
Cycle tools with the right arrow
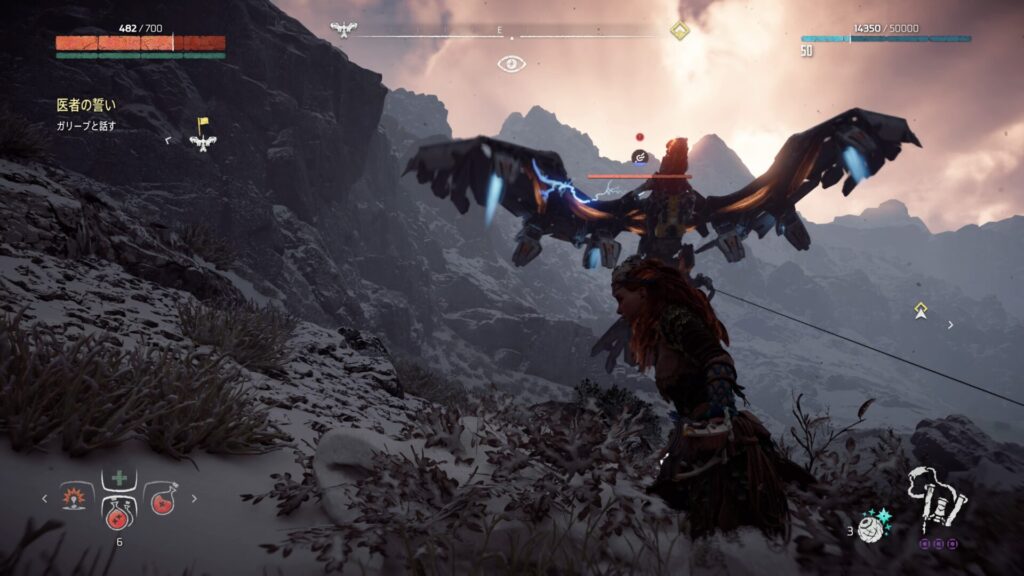point(194,497)
